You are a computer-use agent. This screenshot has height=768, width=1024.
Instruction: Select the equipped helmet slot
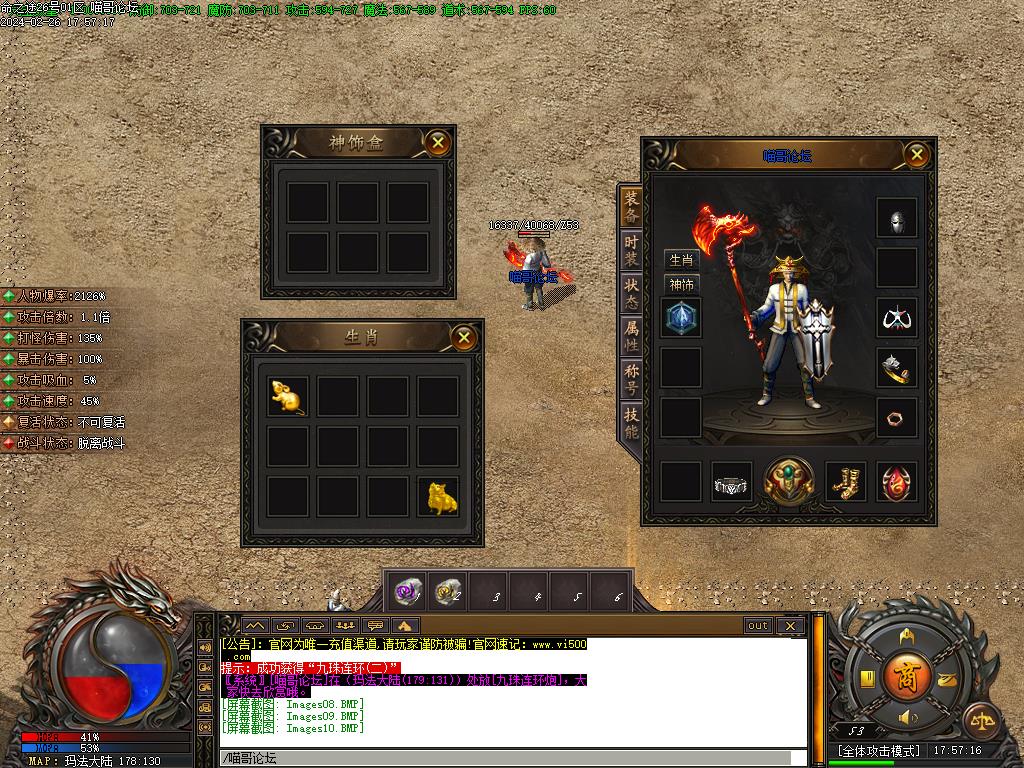pyautogui.click(x=896, y=219)
